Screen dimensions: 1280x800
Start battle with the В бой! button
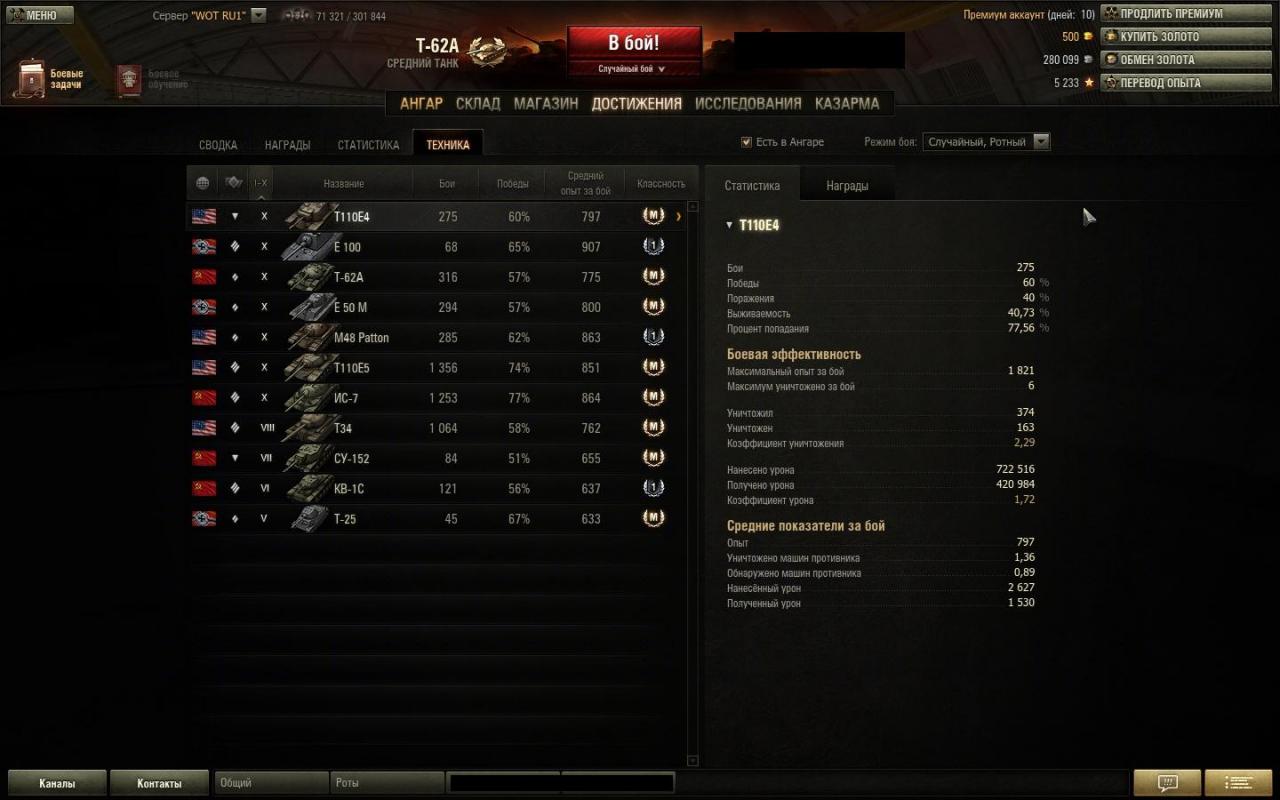tap(634, 43)
